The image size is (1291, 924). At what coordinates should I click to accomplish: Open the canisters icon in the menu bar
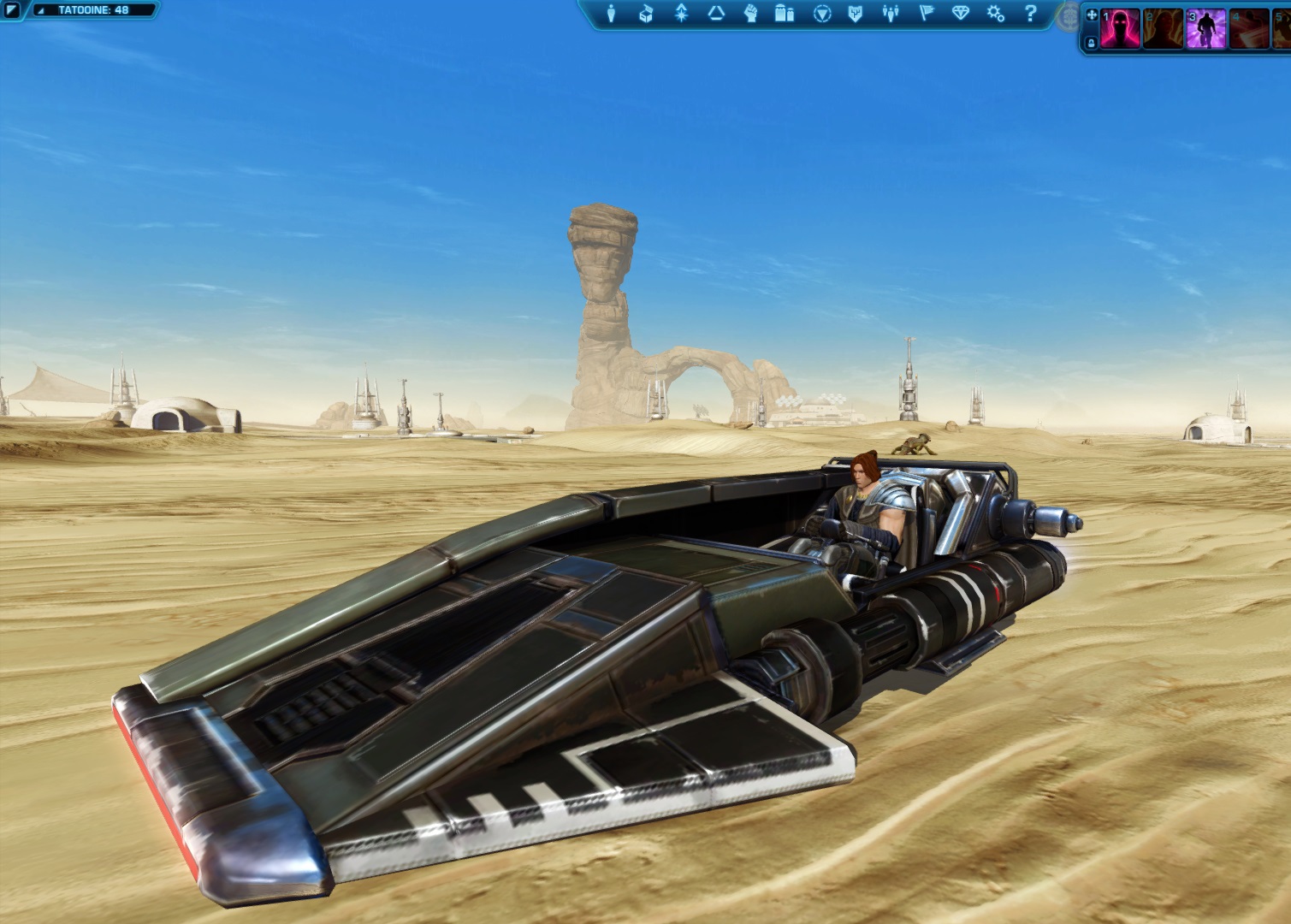(x=785, y=14)
